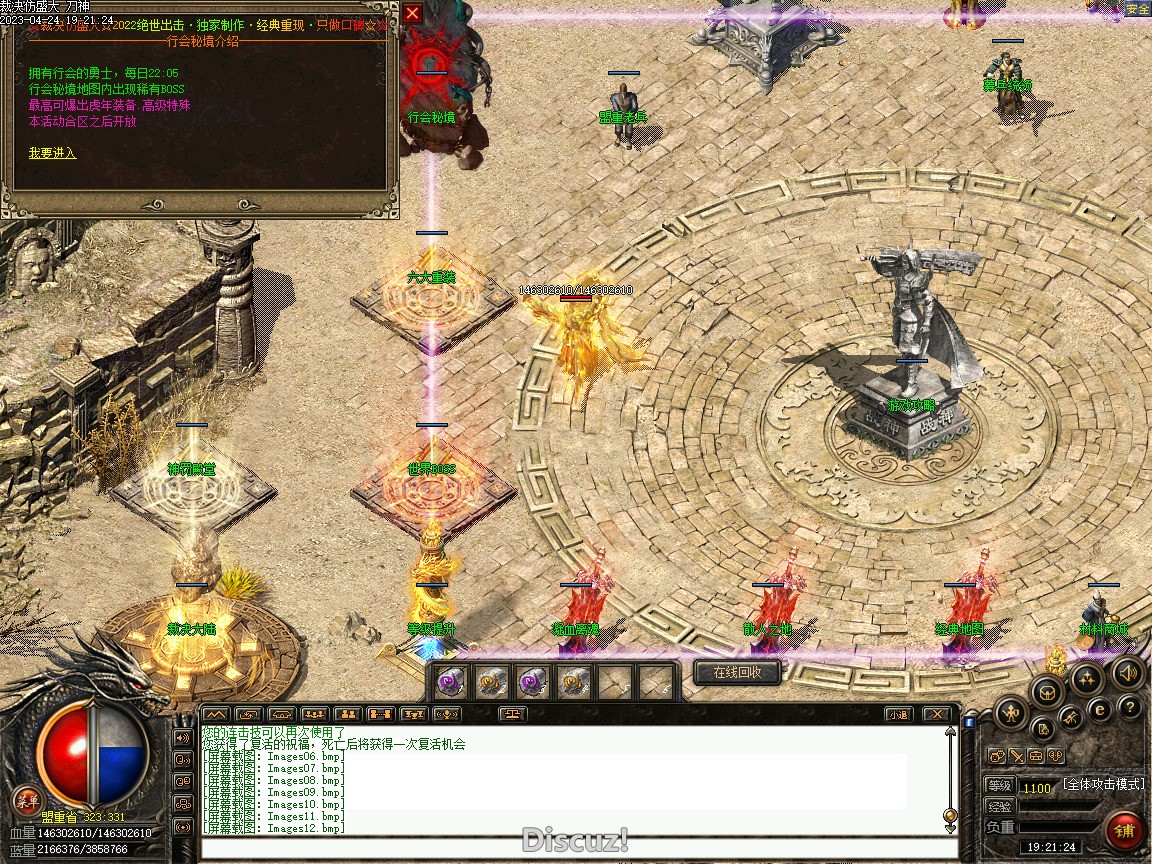
Task: Toggle the round speaker sound button
Action: pyautogui.click(x=1128, y=673)
